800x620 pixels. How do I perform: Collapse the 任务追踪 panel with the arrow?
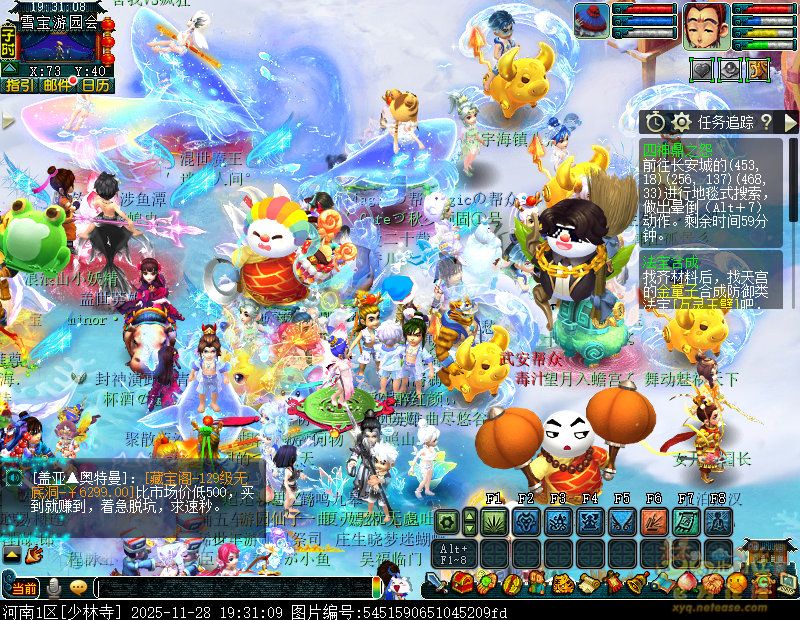click(790, 122)
